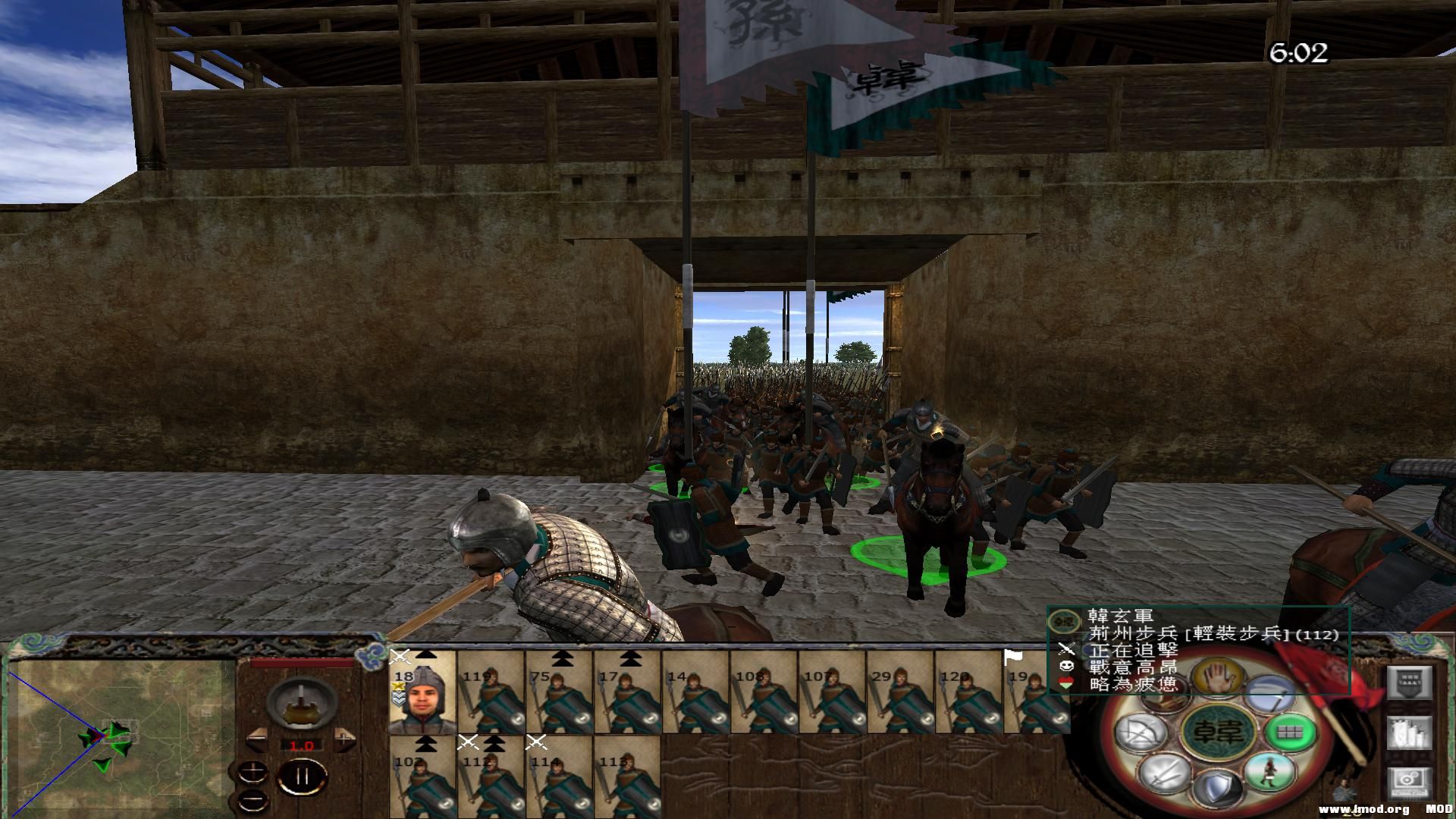Click the army banner icon above the side panel
The width and height of the screenshot is (1456, 819).
pyautogui.click(x=1409, y=682)
